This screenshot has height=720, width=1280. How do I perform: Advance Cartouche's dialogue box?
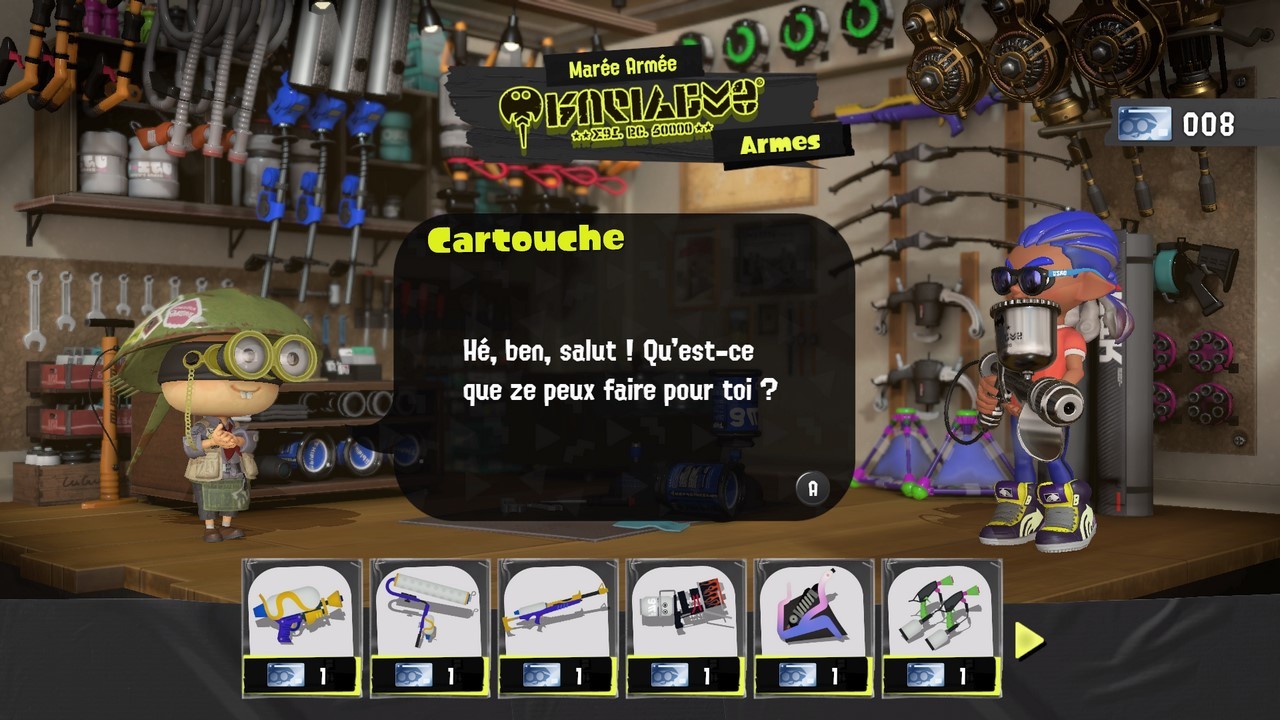click(x=813, y=487)
